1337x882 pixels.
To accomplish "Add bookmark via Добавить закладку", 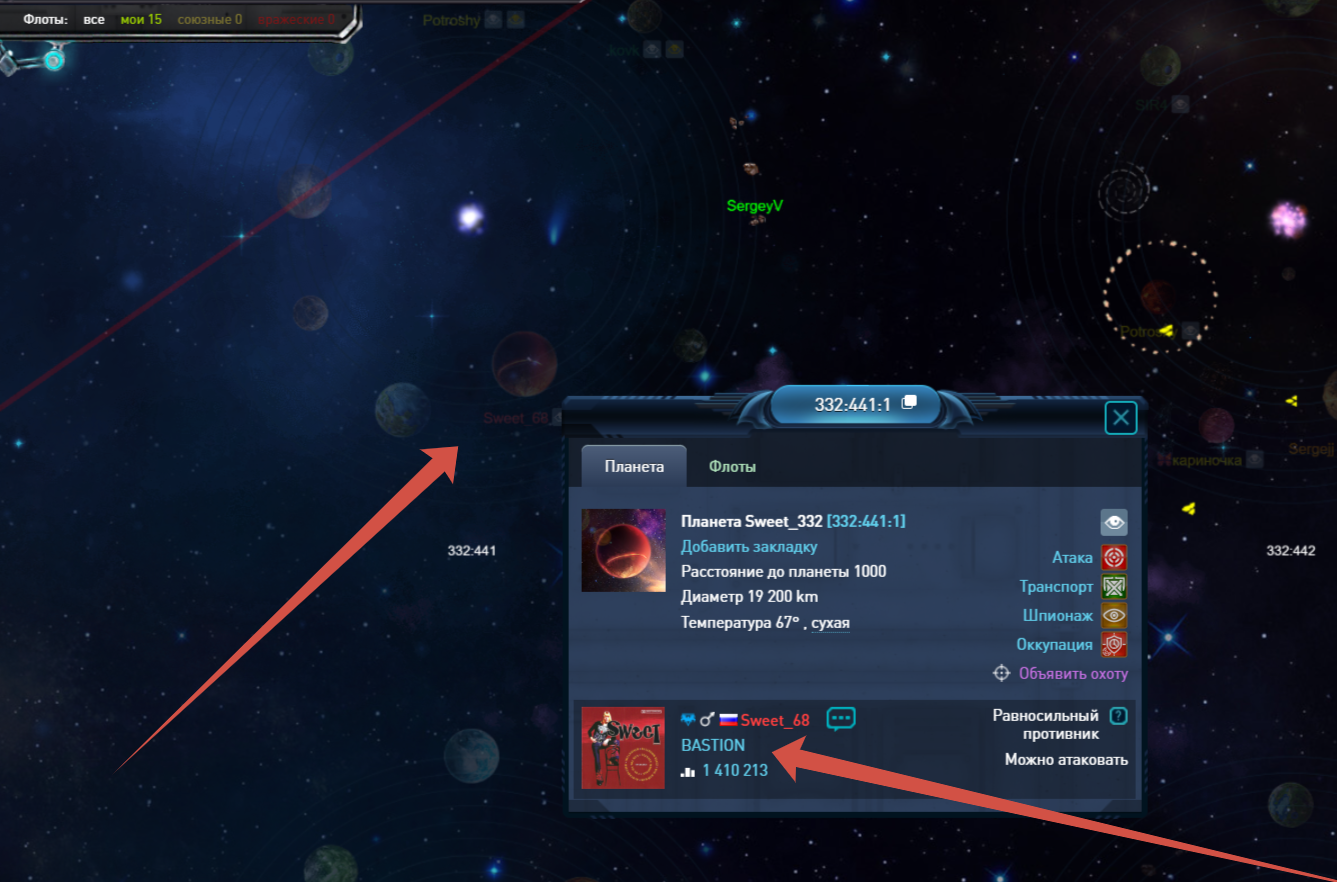I will [x=749, y=546].
